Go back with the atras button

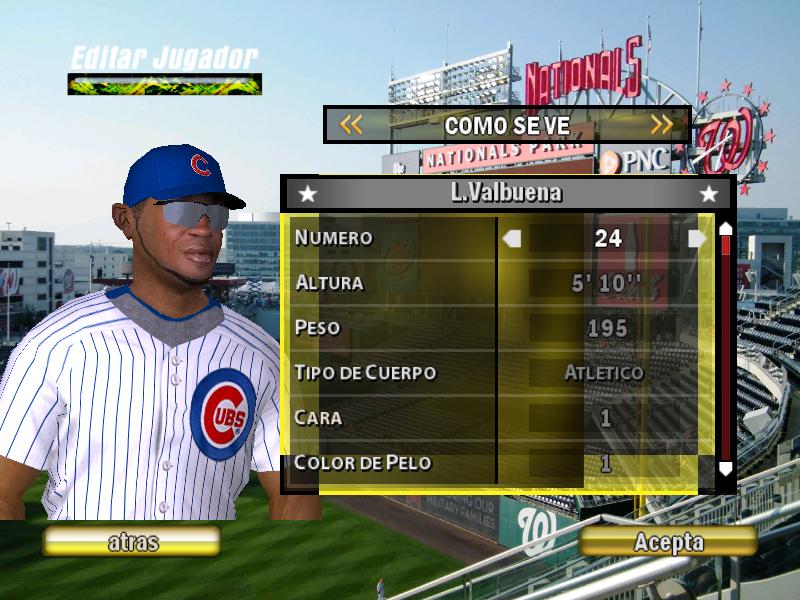(x=132, y=542)
